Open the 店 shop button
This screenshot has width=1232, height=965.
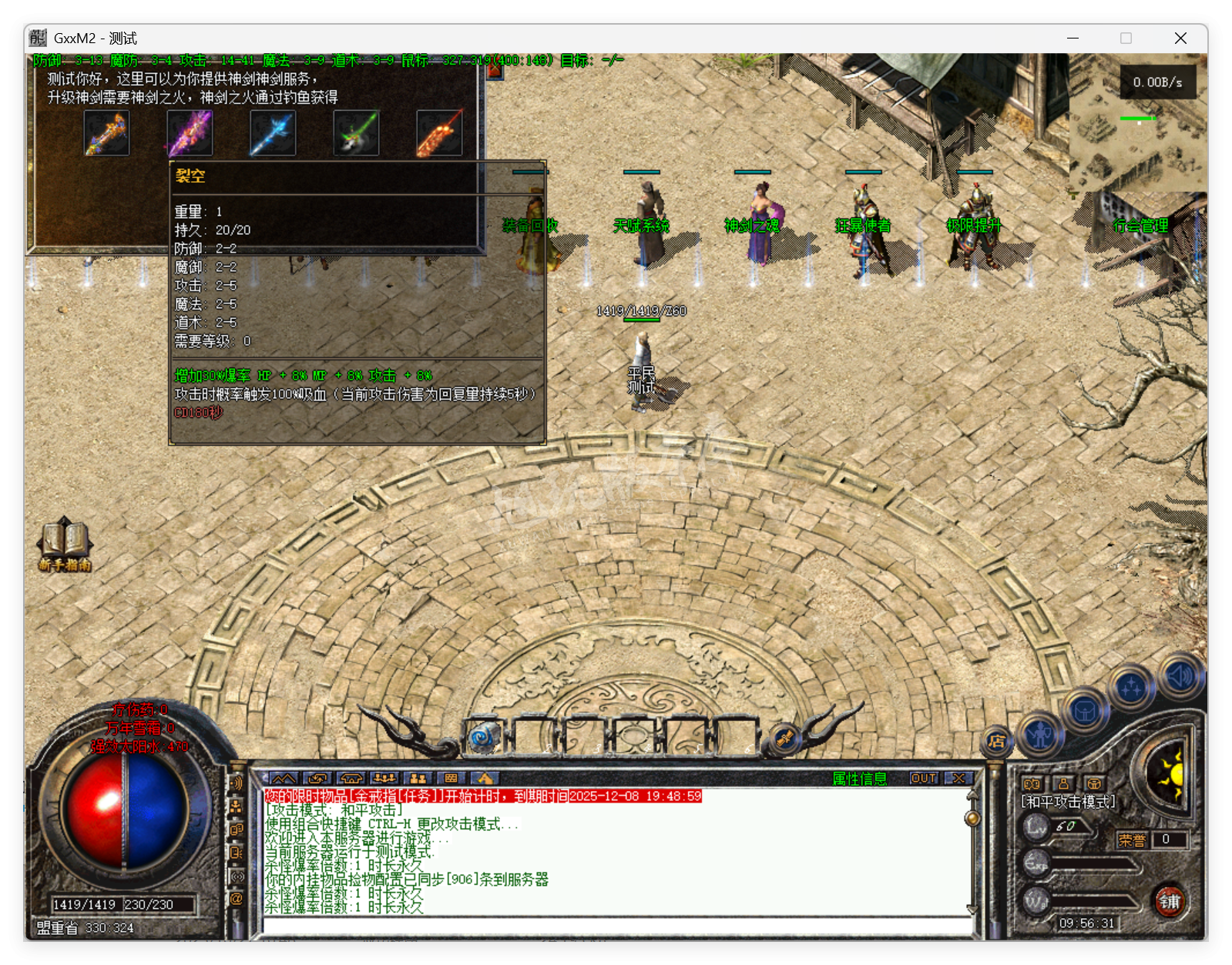996,742
